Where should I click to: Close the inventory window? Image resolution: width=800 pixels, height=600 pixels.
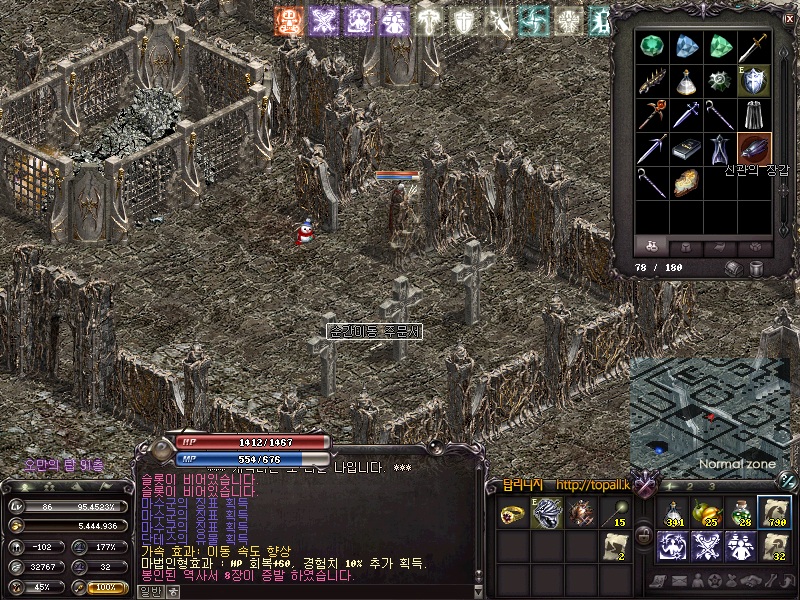(x=786, y=18)
